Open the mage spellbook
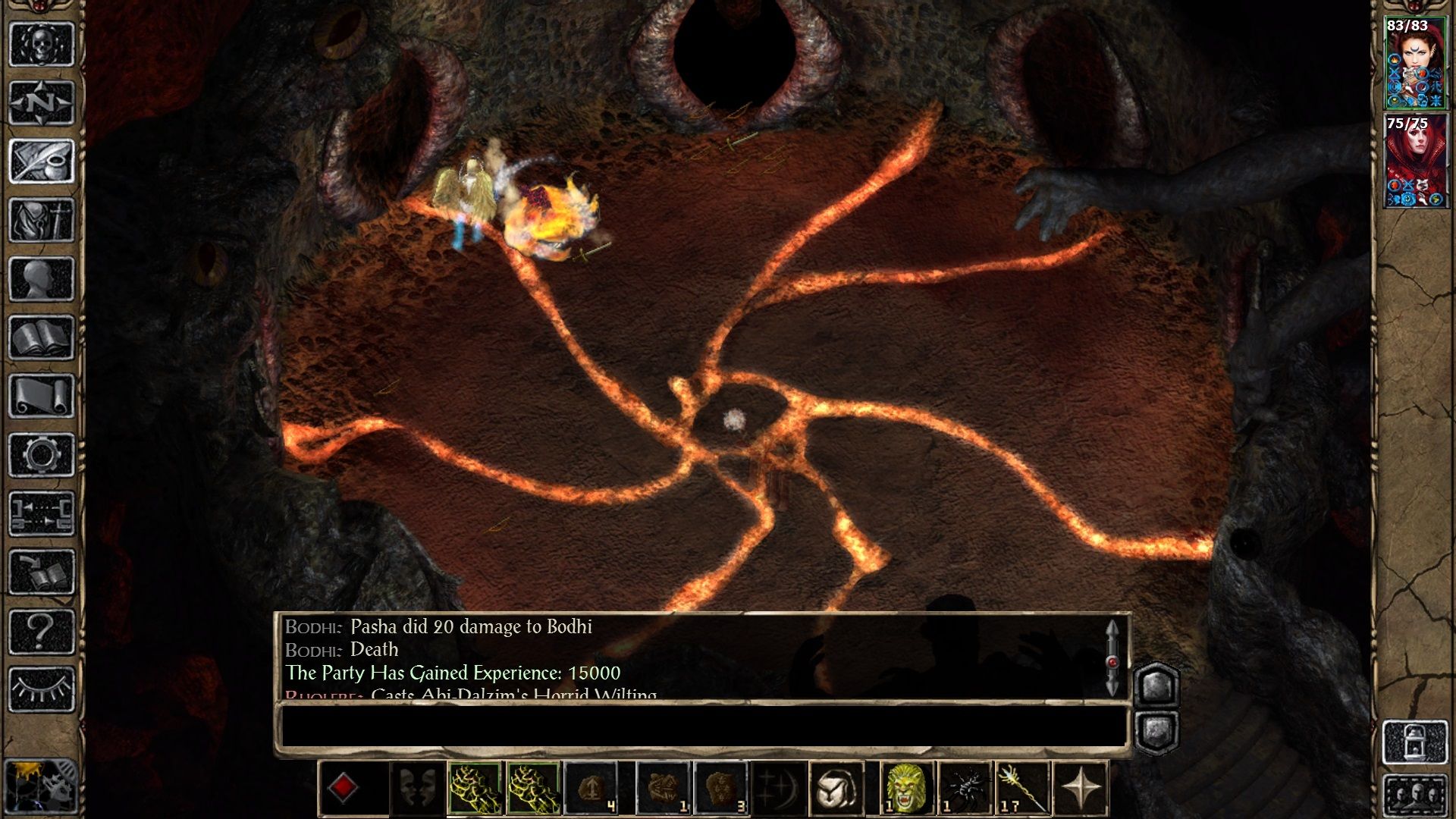1456x819 pixels. tap(41, 337)
